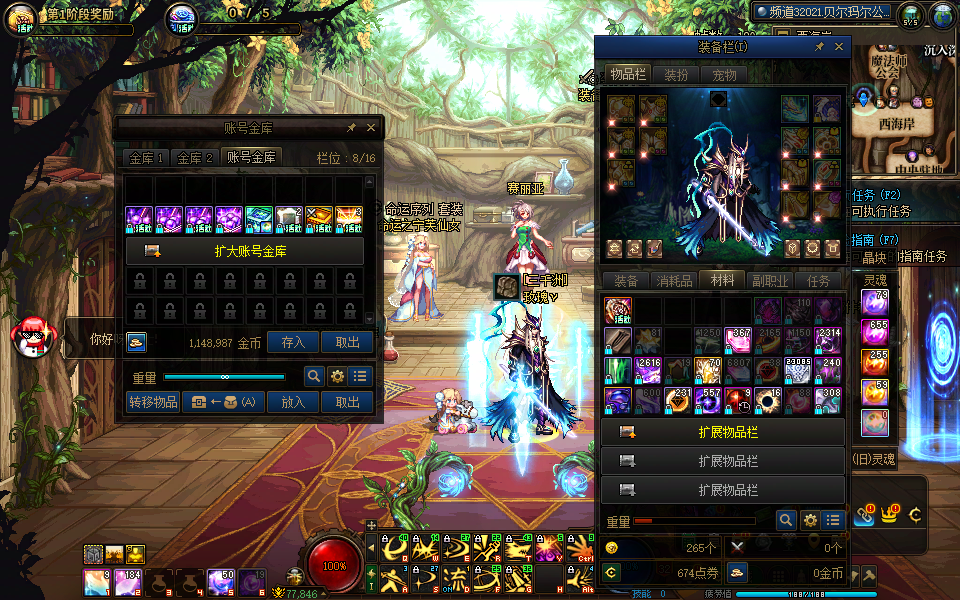Click the 扩大账号金库 expand button
The width and height of the screenshot is (960, 600).
(245, 251)
